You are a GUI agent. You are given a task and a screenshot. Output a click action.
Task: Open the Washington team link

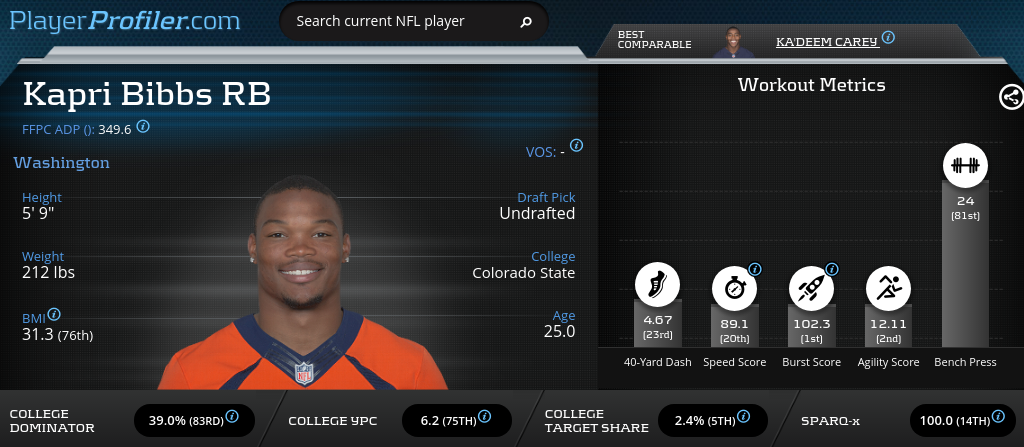point(62,162)
